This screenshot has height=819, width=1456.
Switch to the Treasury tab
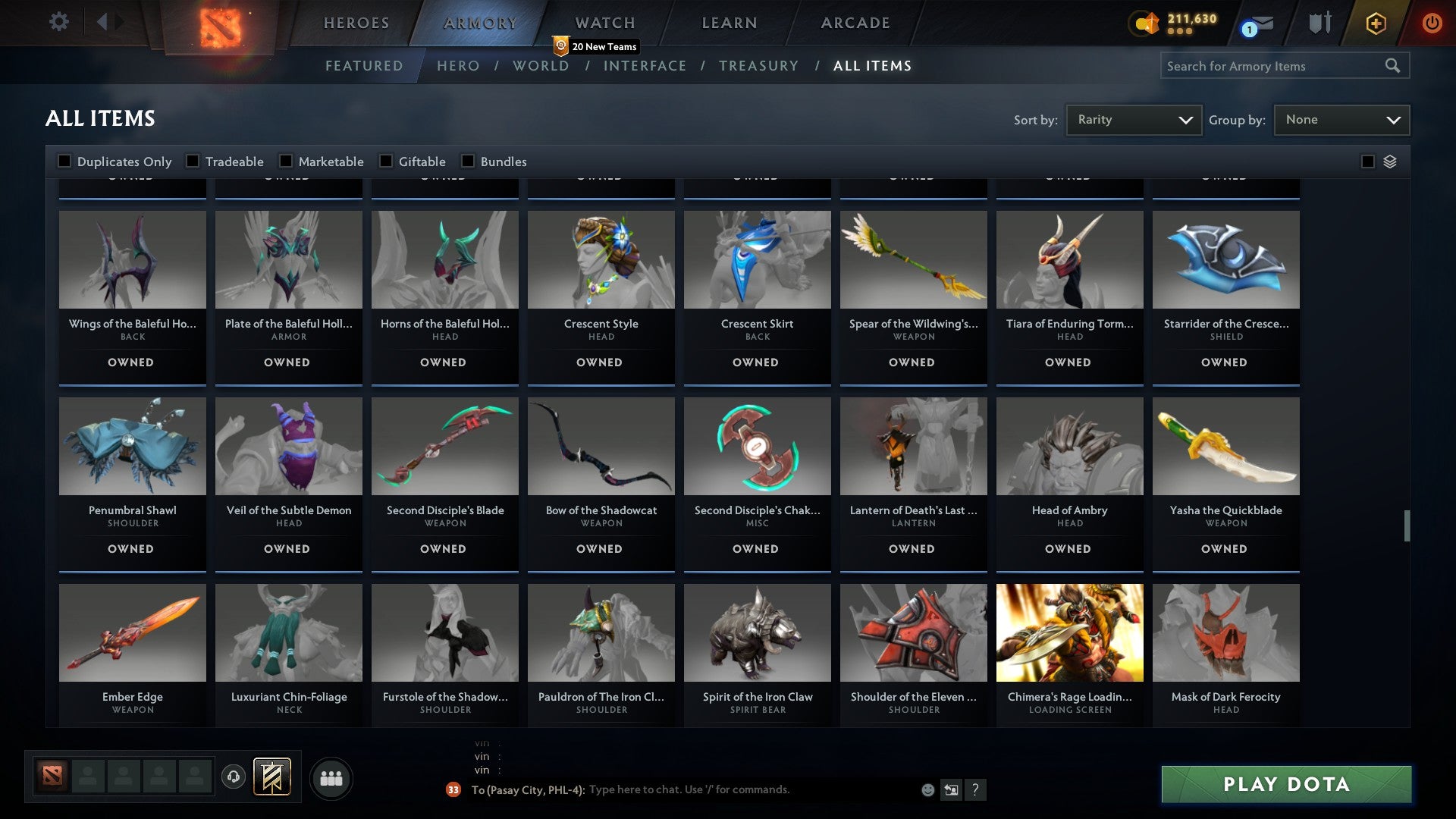click(x=758, y=66)
